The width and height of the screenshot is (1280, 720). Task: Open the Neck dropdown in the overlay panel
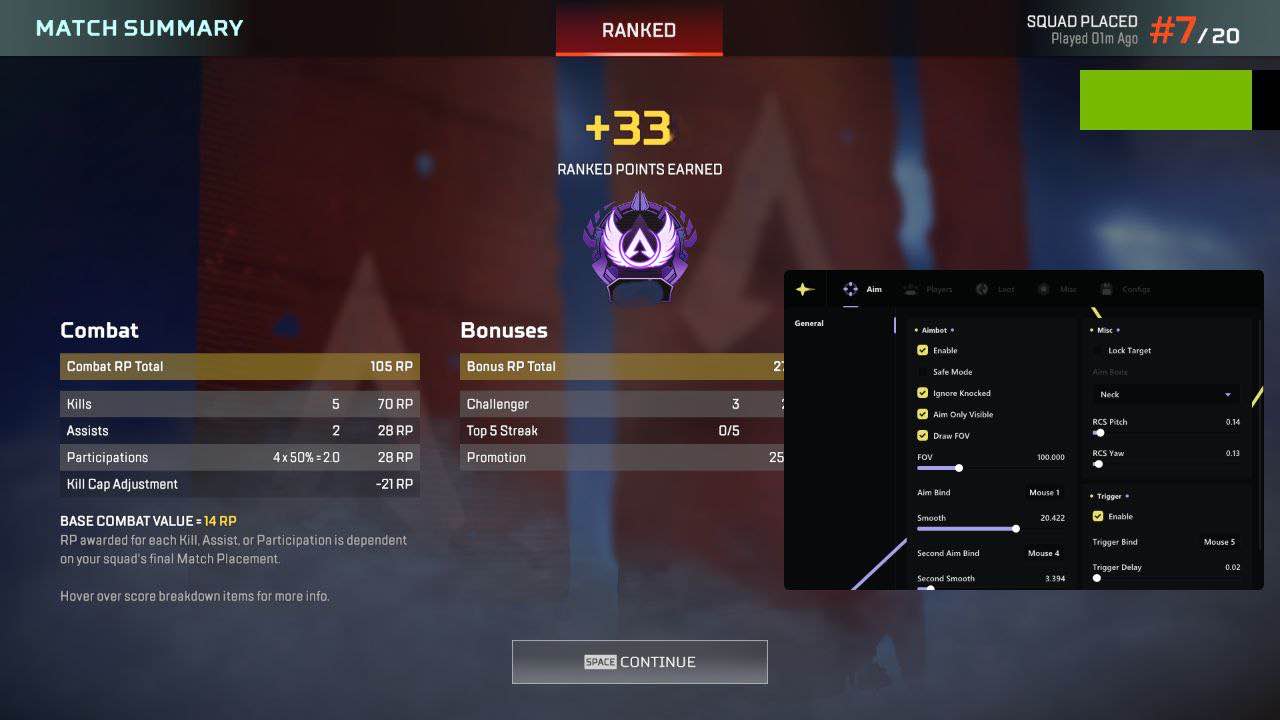click(x=1166, y=395)
